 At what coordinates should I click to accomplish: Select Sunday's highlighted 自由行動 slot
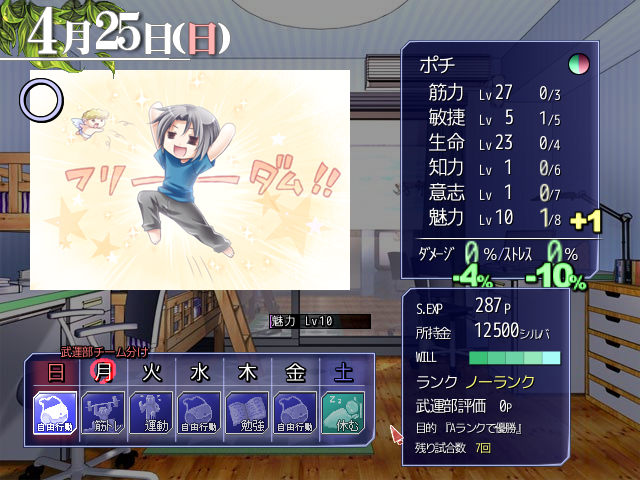coord(55,412)
